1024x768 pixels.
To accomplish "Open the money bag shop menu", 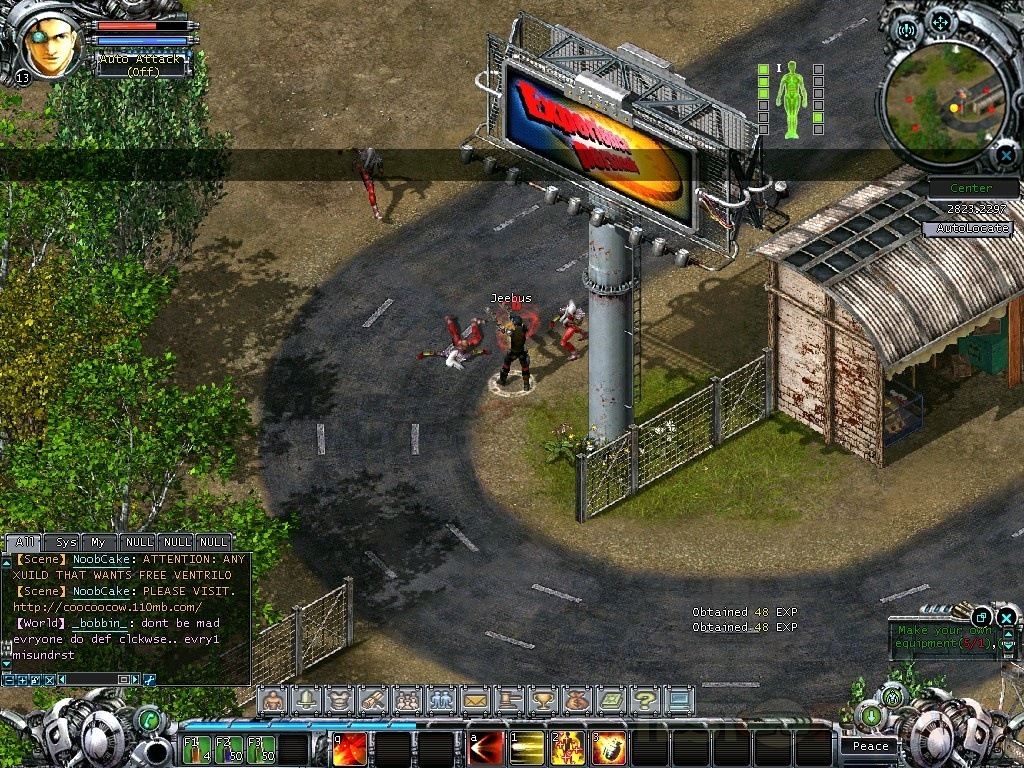I will 576,700.
